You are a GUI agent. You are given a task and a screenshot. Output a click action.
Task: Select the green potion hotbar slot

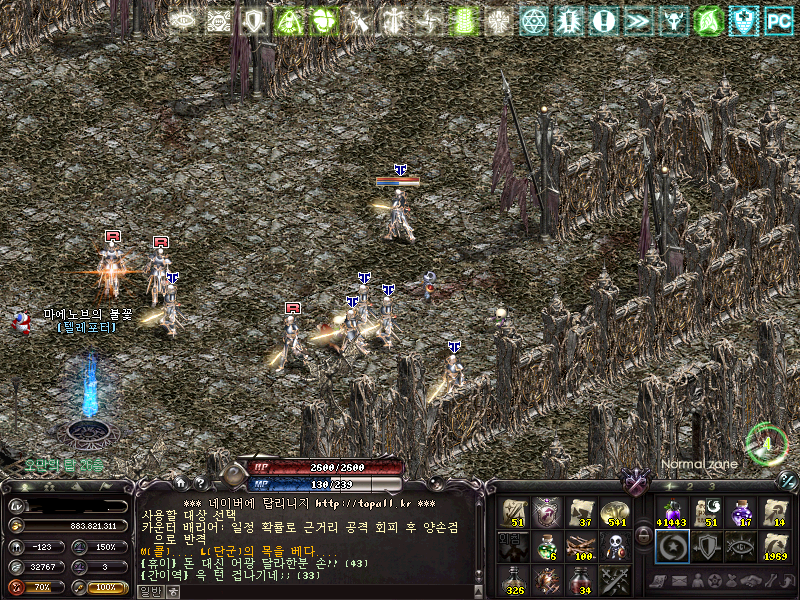coord(546,545)
